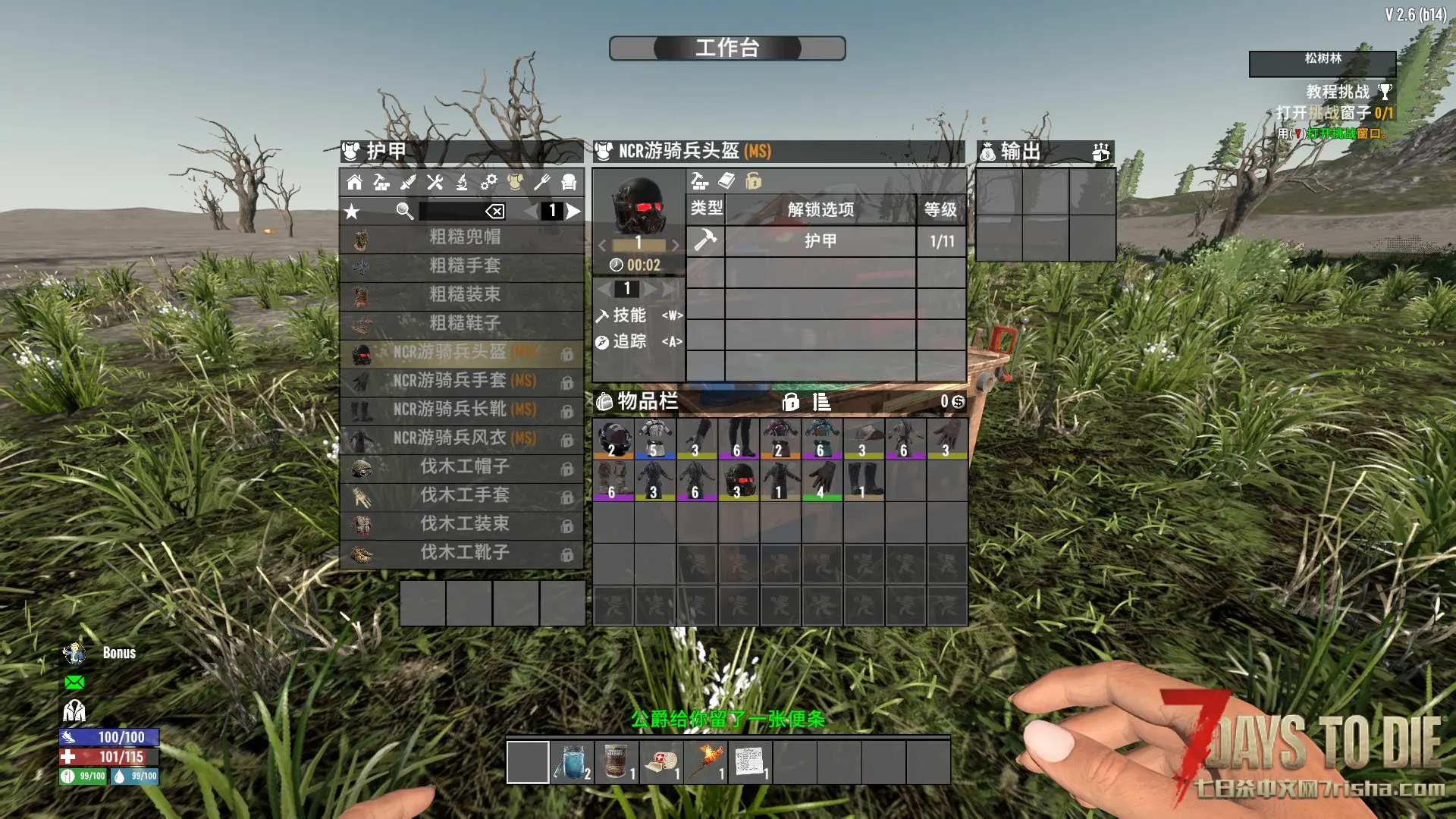Lock inventory slots with the padlock button
Image resolution: width=1456 pixels, height=819 pixels.
click(x=790, y=402)
